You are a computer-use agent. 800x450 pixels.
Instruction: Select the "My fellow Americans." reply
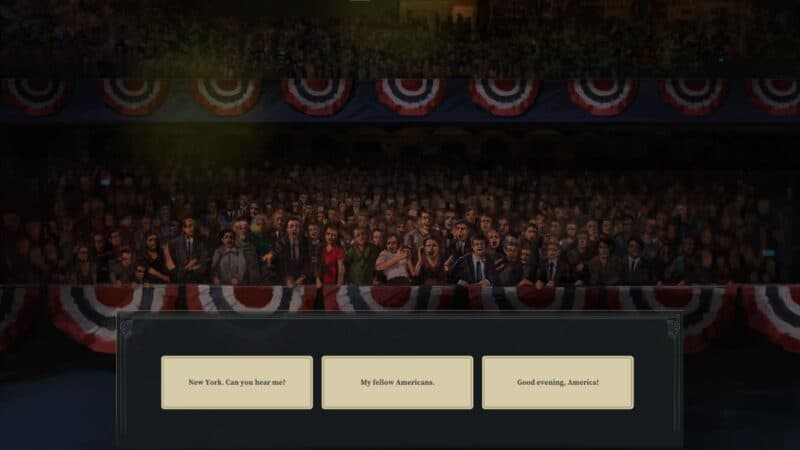pos(397,382)
